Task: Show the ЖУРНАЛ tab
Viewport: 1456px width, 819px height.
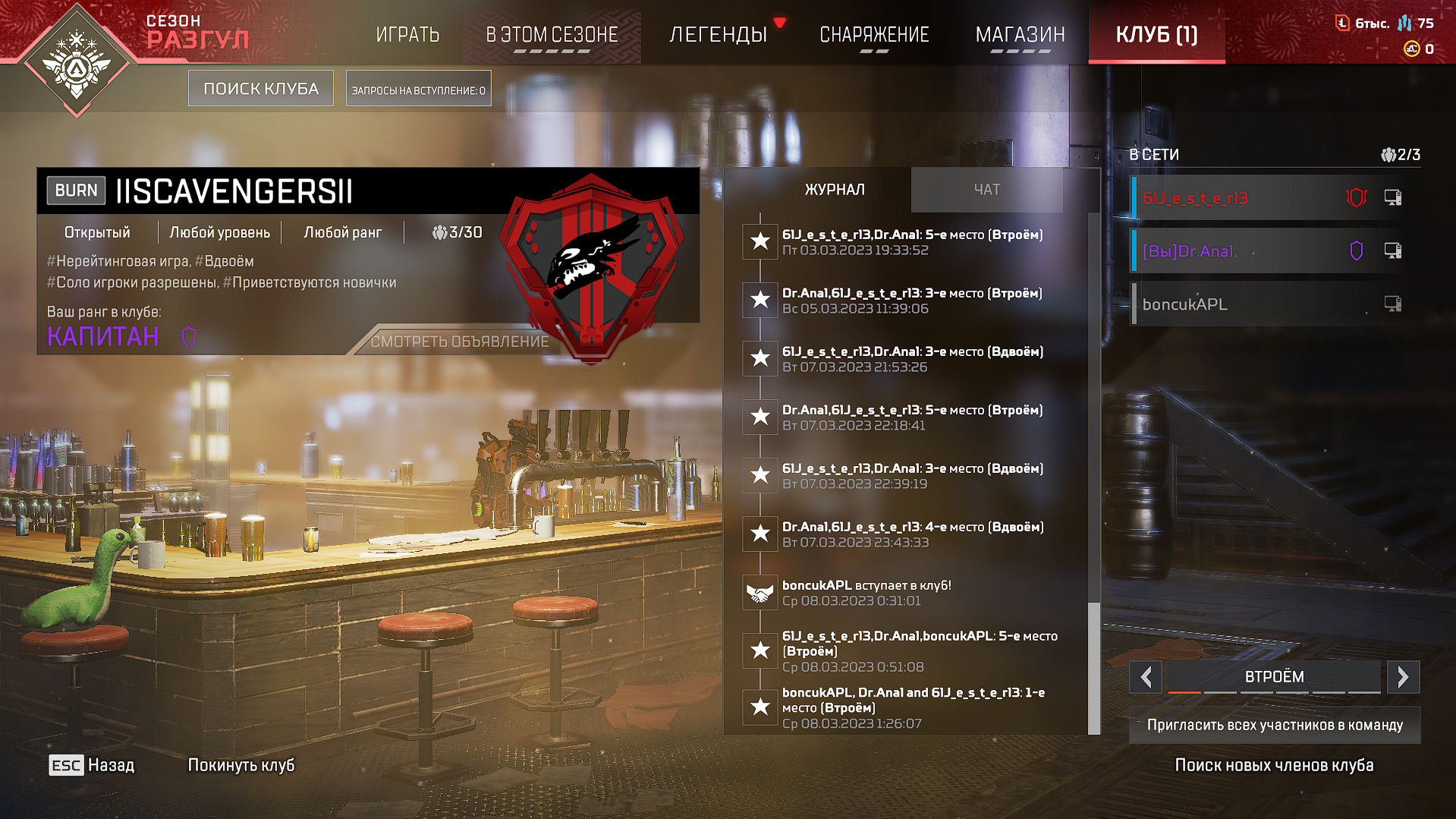Action: 835,190
